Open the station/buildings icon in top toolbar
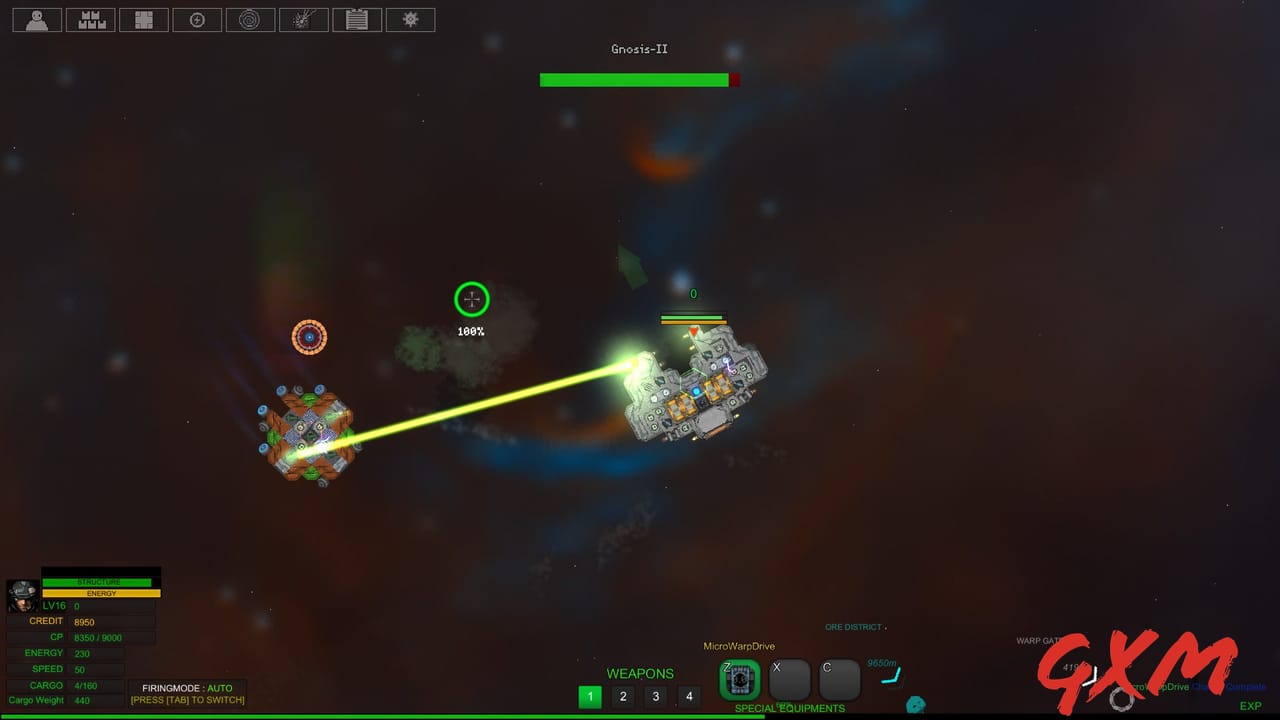This screenshot has width=1280, height=720. click(x=90, y=19)
